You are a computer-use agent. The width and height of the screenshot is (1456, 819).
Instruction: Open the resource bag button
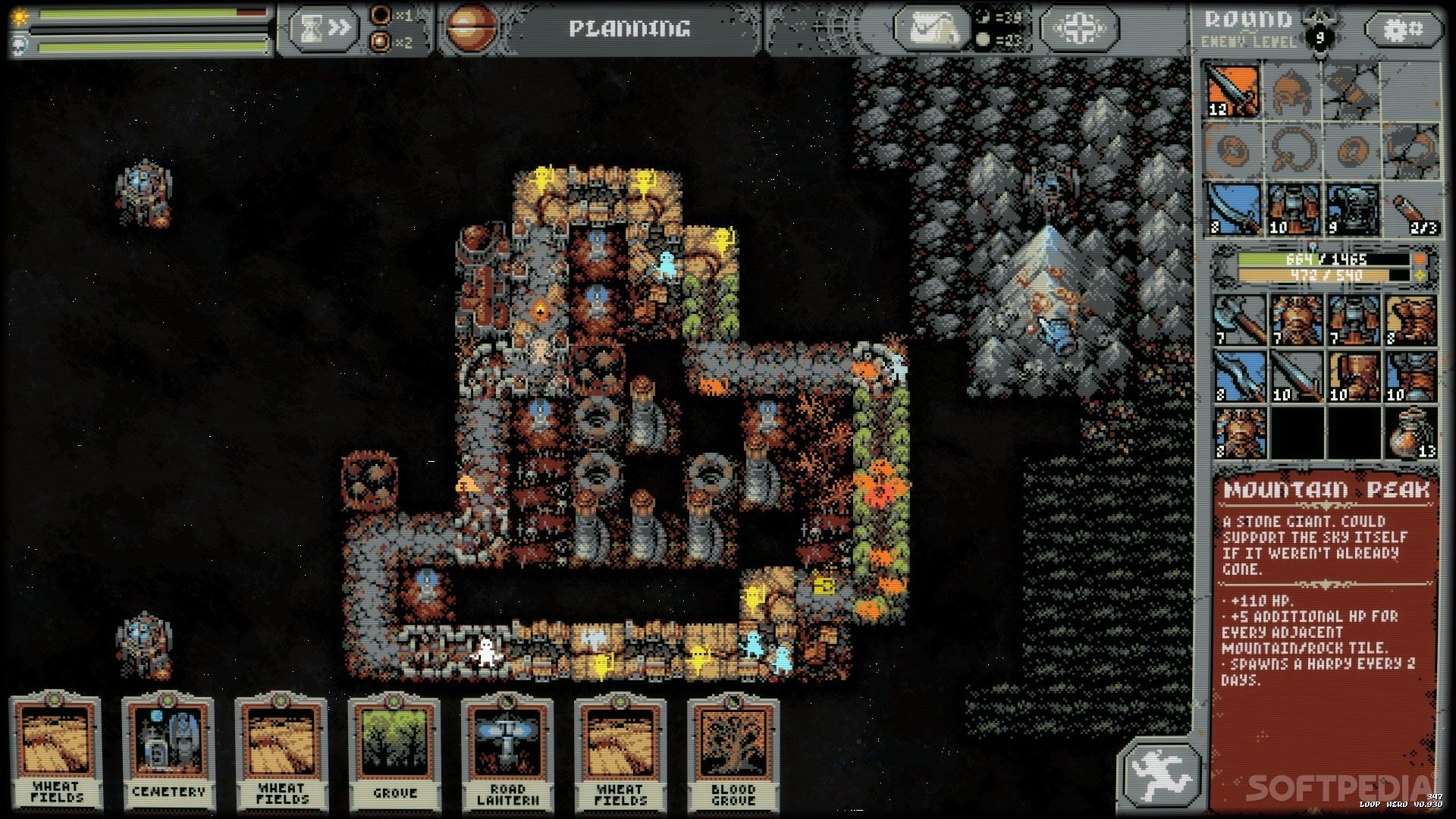[x=930, y=29]
